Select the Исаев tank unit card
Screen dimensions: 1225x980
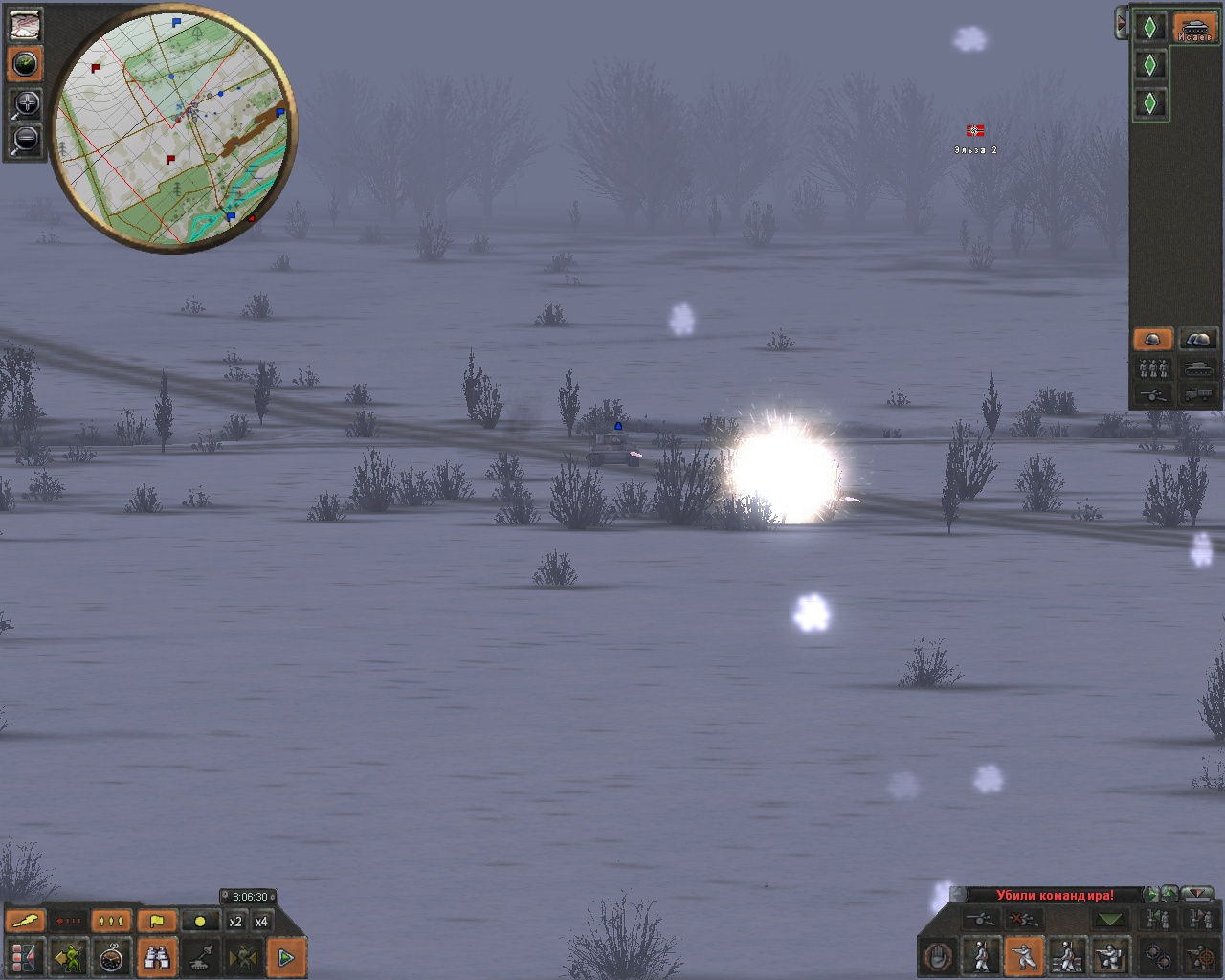(x=1194, y=27)
